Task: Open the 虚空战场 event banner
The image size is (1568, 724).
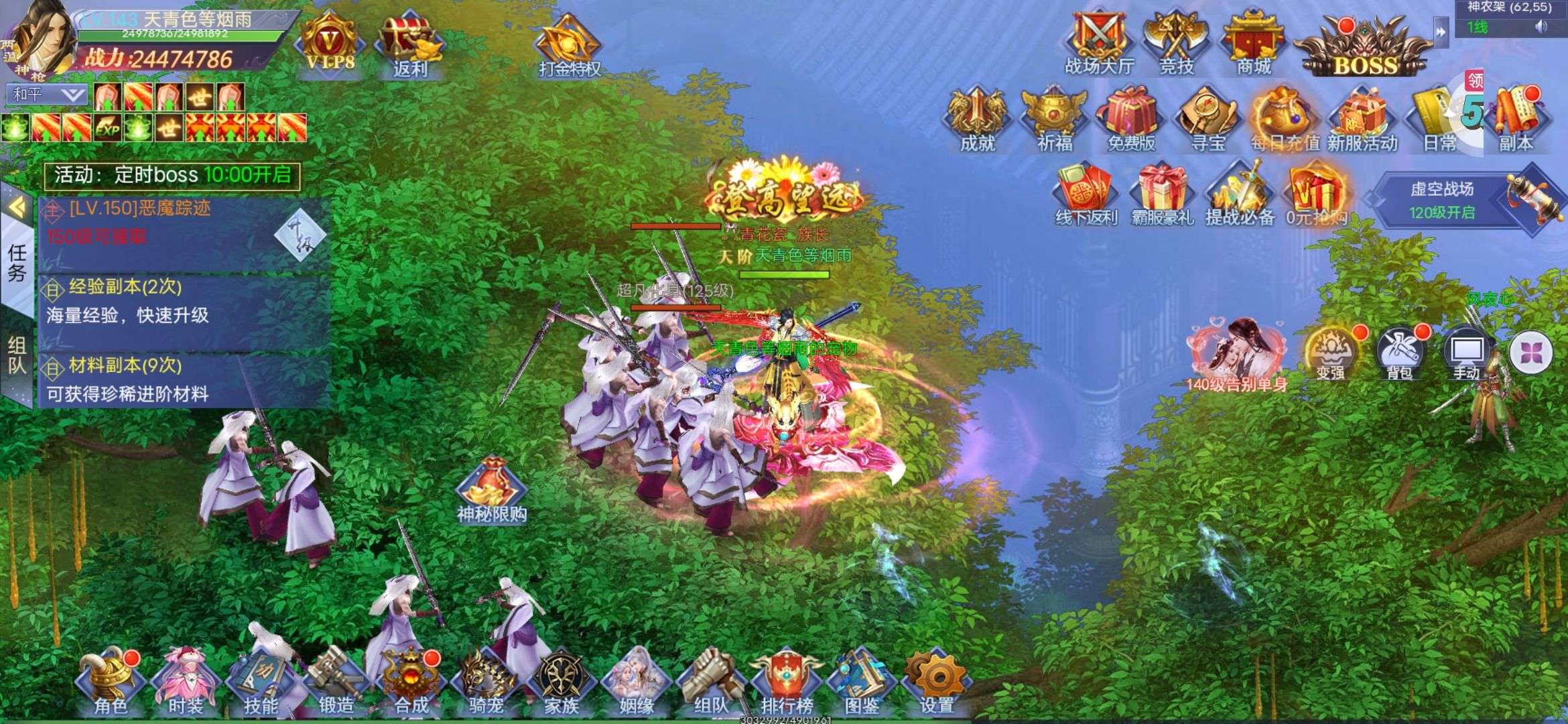Action: (1442, 200)
